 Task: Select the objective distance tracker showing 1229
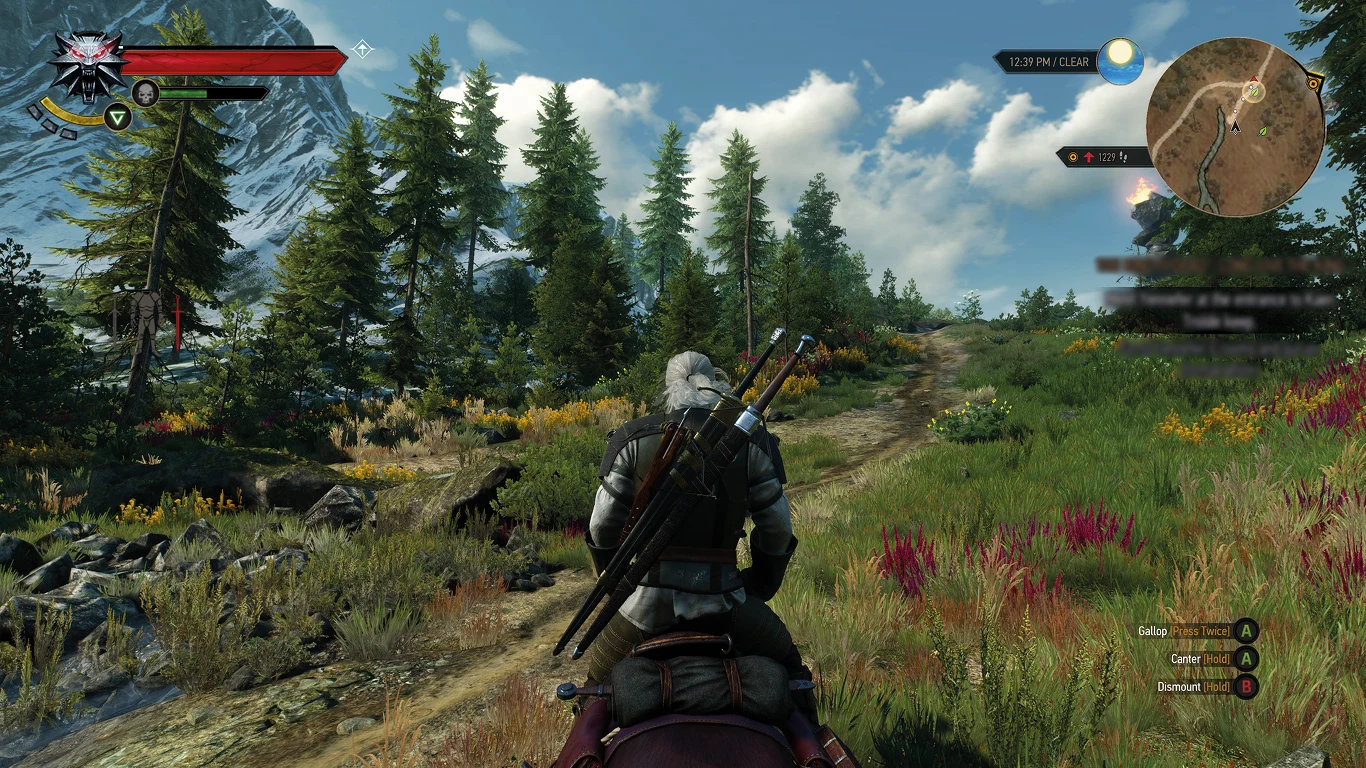(1103, 157)
